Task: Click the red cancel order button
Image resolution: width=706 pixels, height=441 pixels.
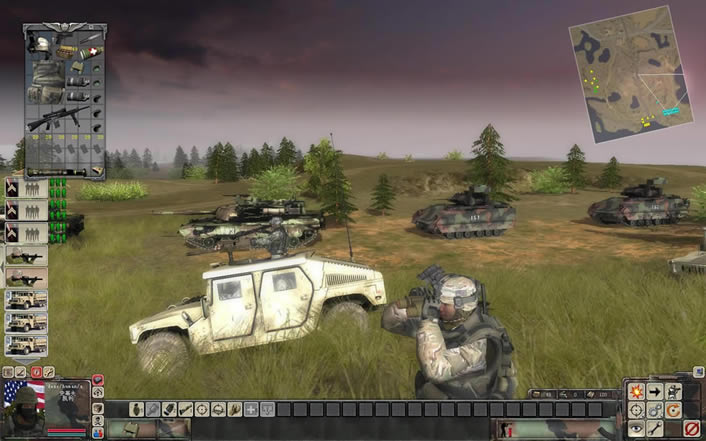Action: coord(691,429)
